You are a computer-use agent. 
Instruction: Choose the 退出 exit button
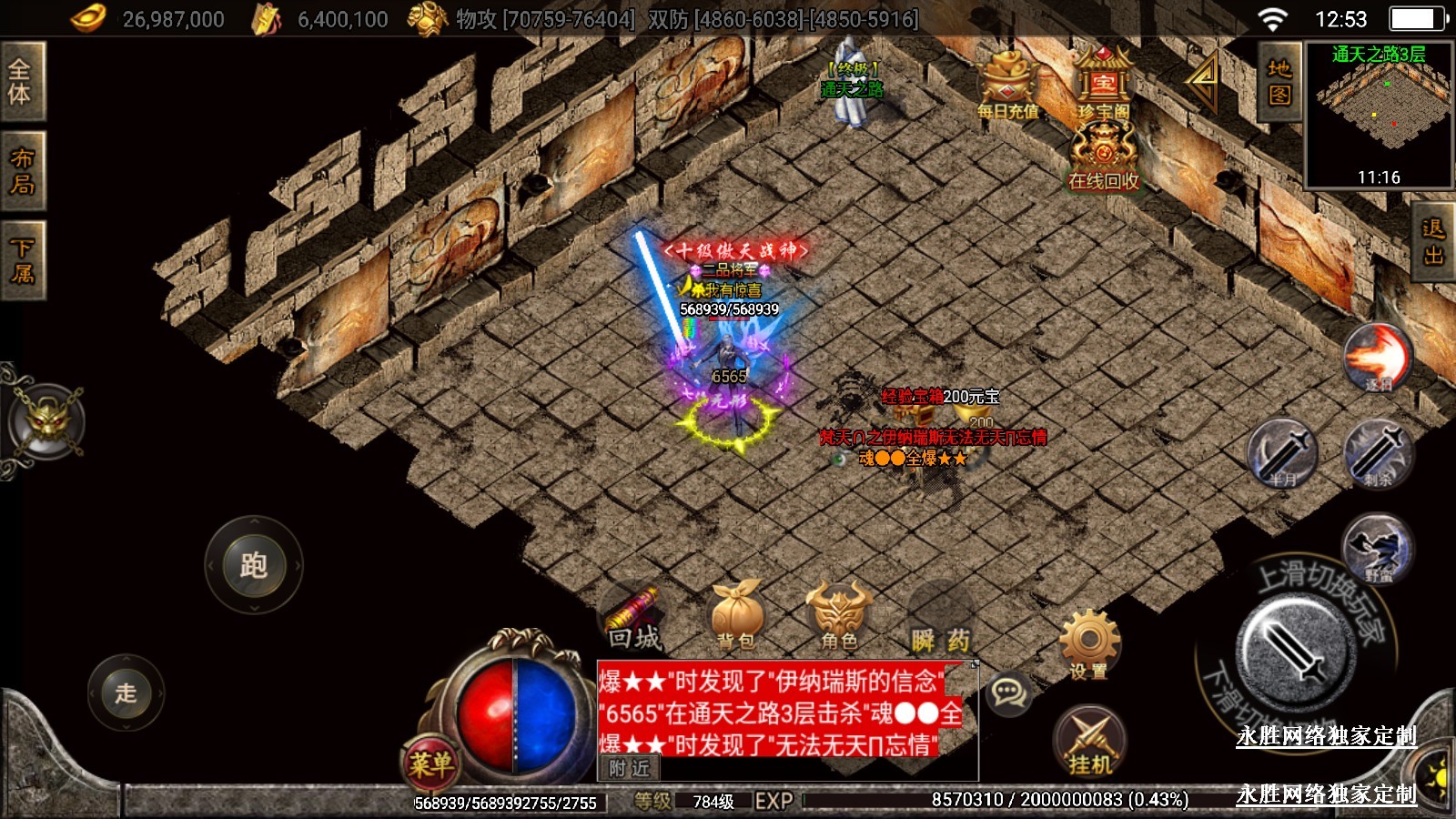tap(1433, 242)
